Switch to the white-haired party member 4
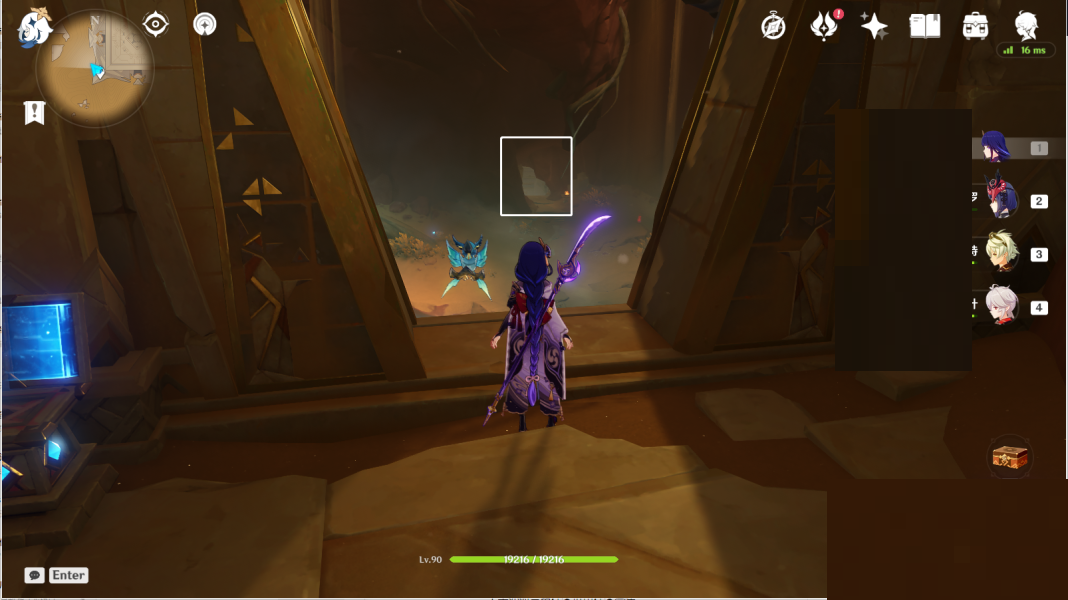This screenshot has width=1068, height=600. click(x=1001, y=306)
